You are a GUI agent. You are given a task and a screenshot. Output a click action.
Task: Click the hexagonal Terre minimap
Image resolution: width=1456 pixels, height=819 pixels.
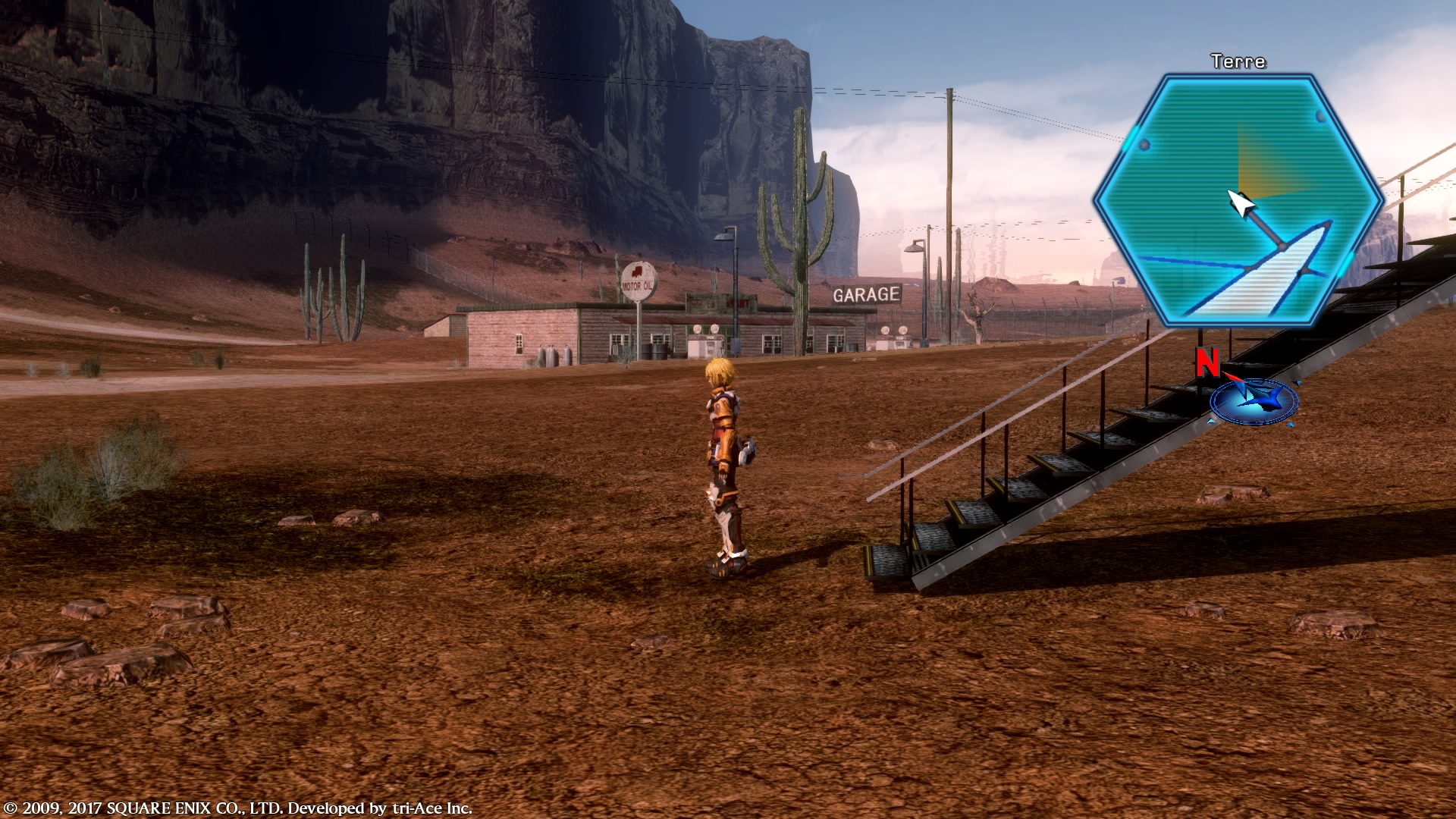coord(1239,201)
